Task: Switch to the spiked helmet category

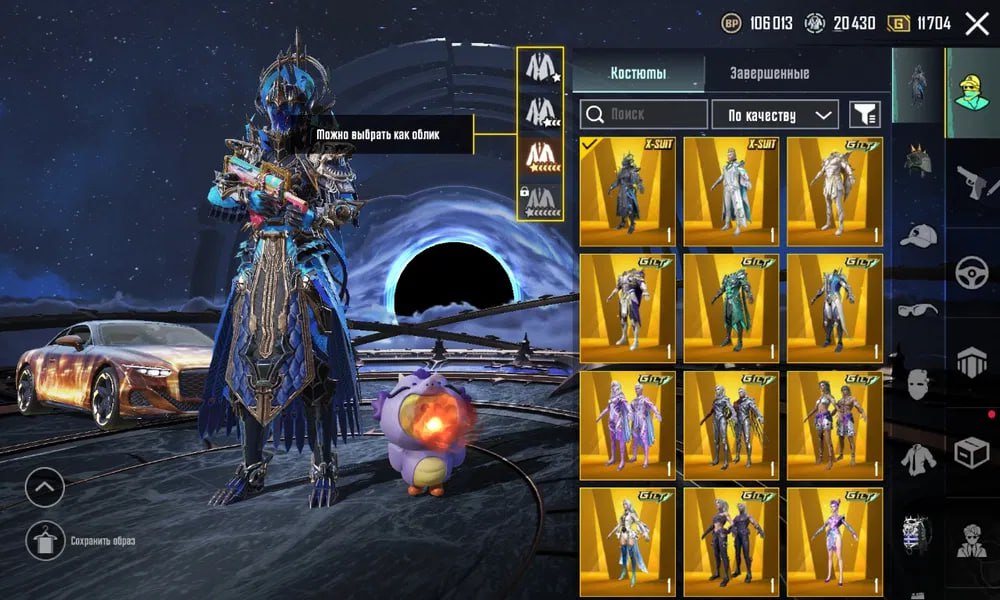Action: coord(918,159)
